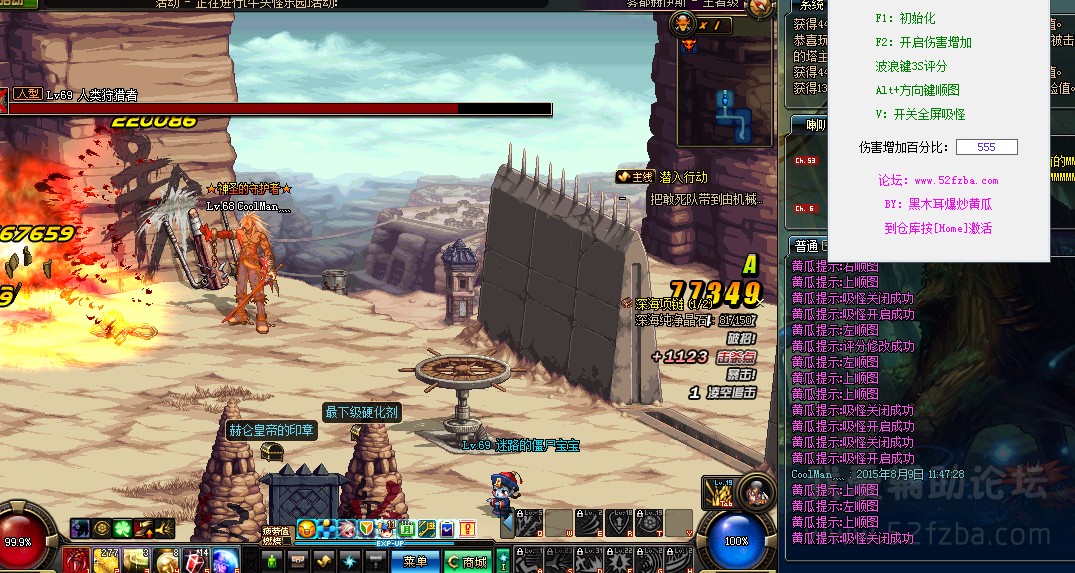Click the 伤害增加百分比 input field

pos(986,147)
